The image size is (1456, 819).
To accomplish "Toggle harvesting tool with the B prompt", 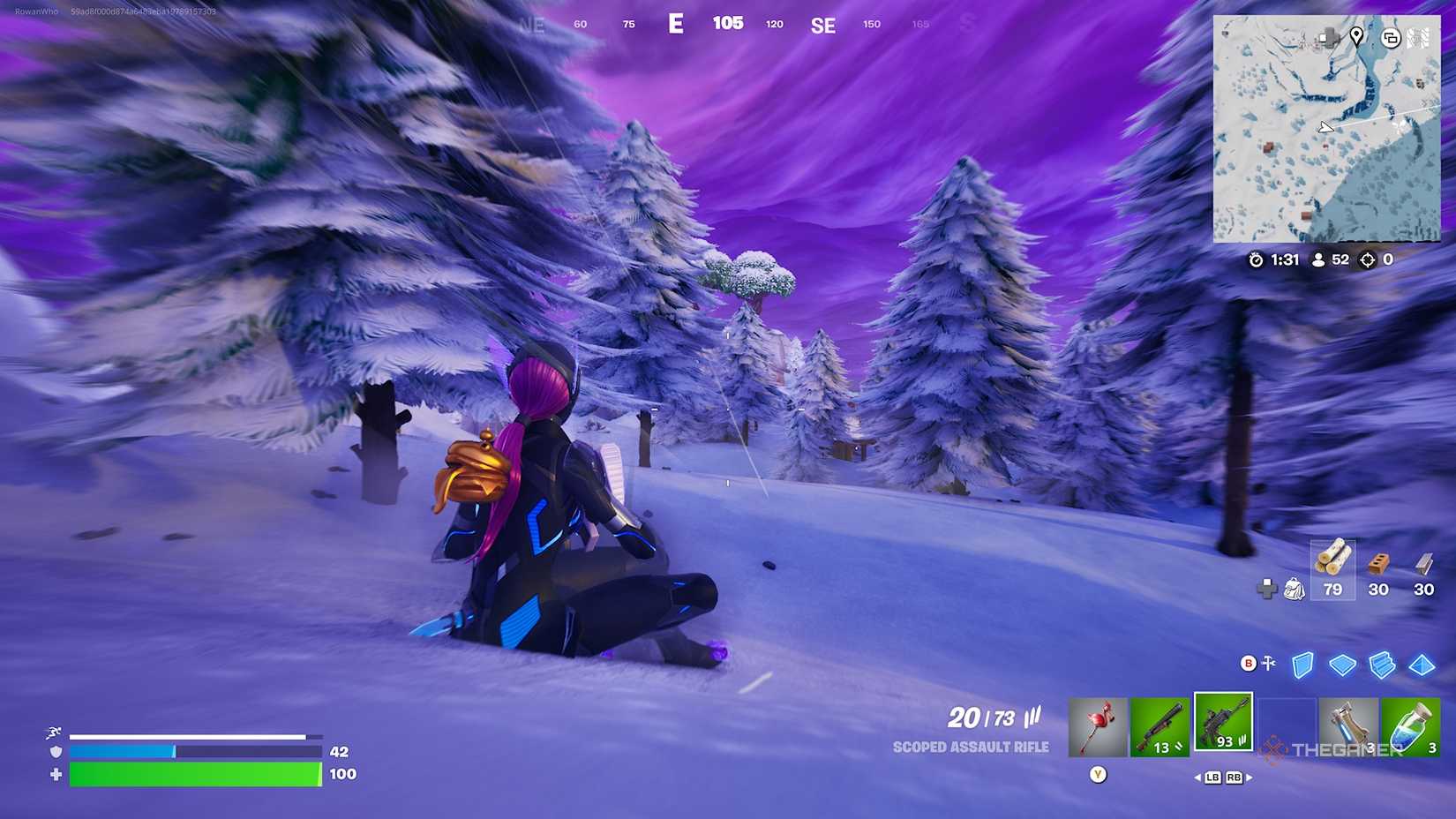I will tap(1248, 663).
